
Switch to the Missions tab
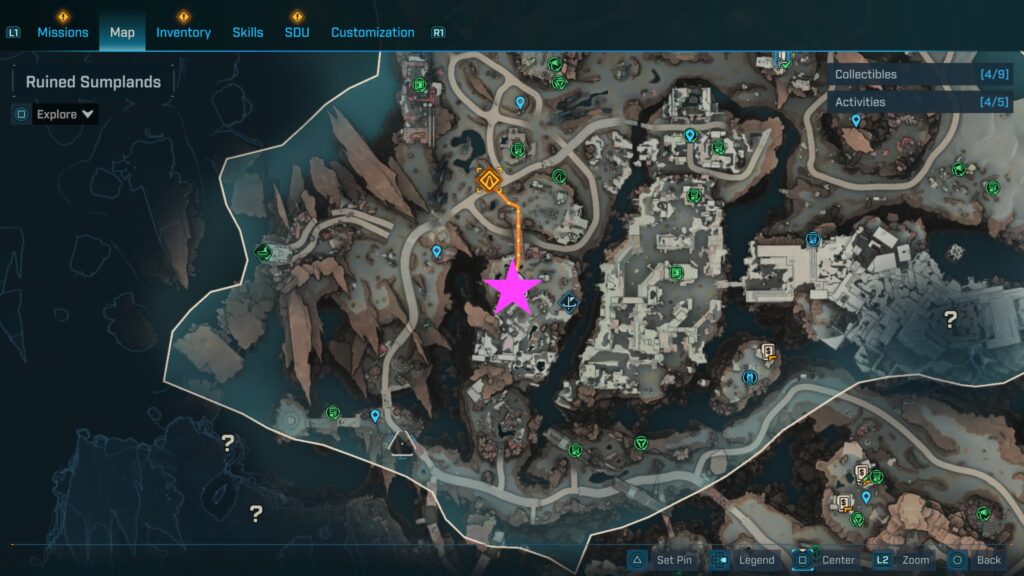pyautogui.click(x=63, y=32)
